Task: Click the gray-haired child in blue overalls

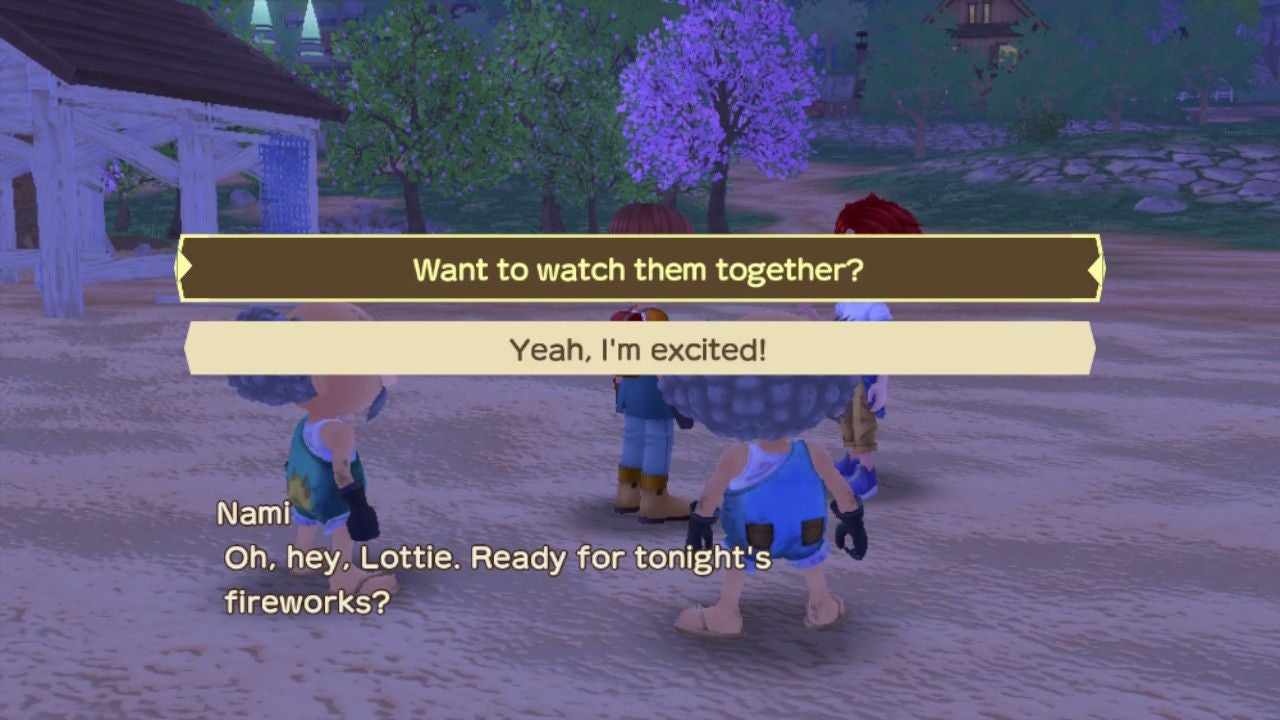Action: (x=775, y=500)
